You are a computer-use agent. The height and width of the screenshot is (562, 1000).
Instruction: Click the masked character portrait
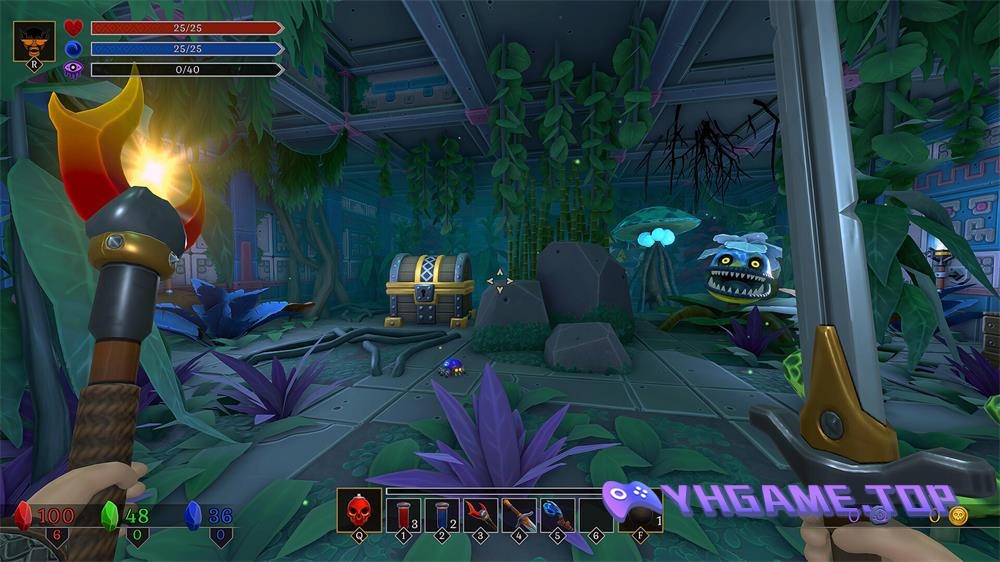(33, 42)
